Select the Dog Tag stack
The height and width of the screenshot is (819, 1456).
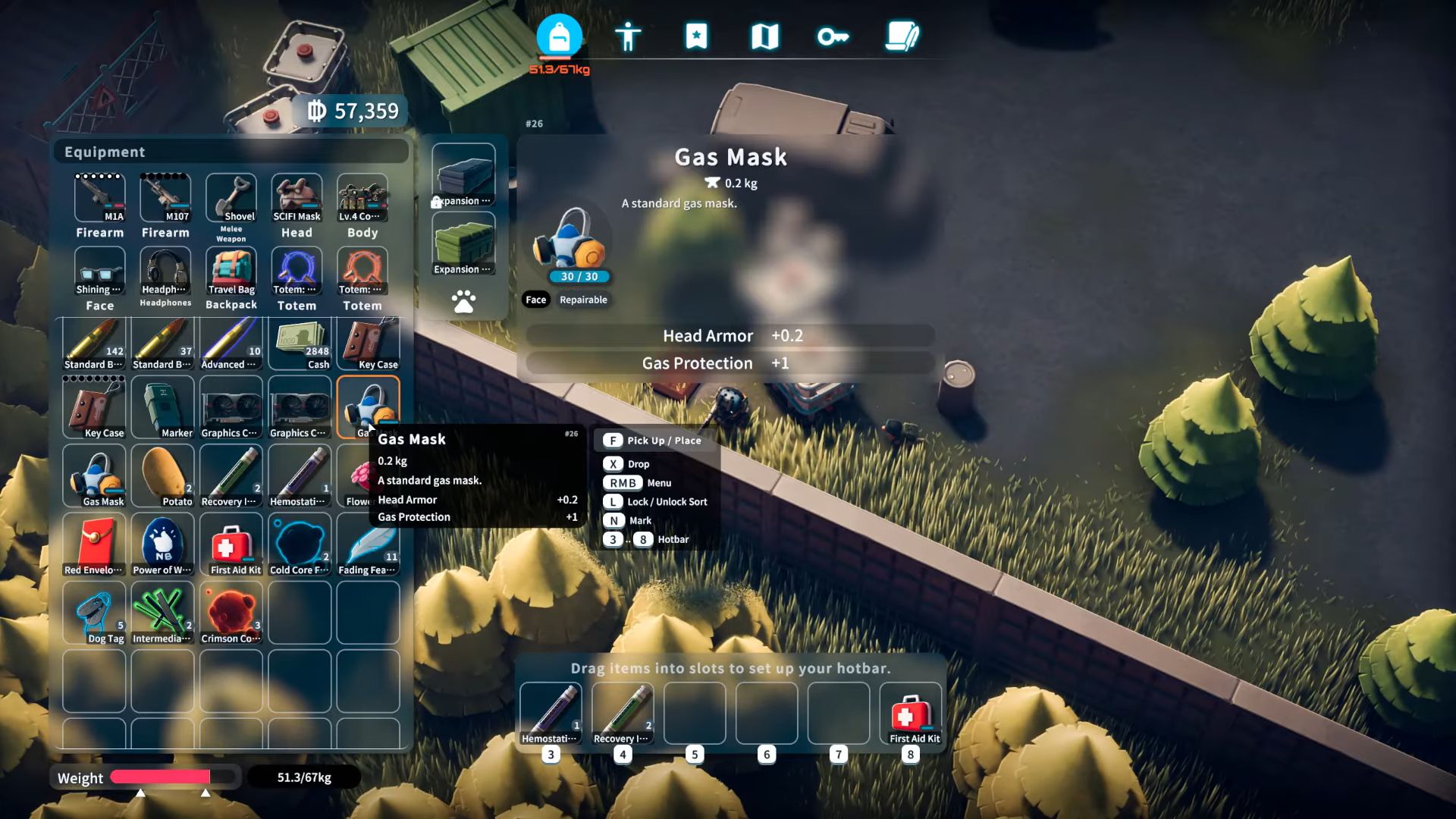(94, 613)
